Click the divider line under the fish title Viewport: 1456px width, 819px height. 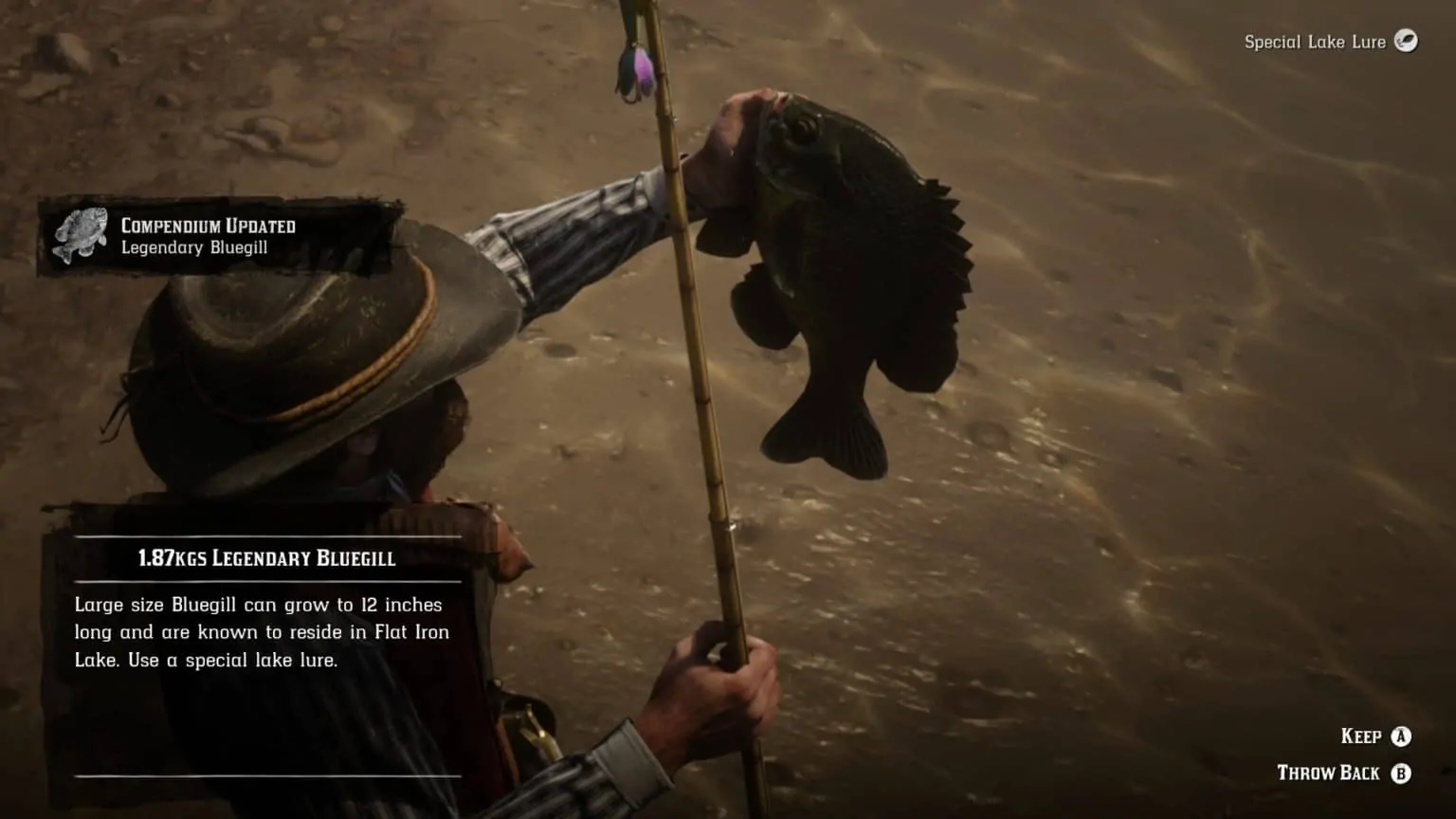268,579
